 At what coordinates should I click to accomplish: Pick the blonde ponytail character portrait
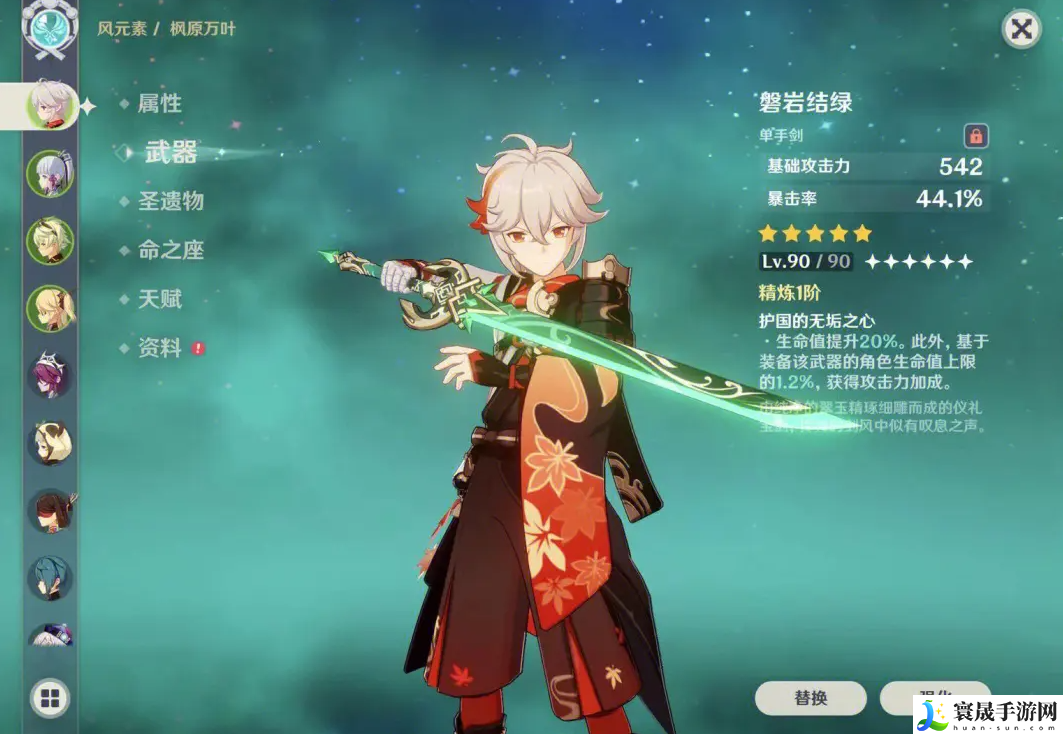(50, 308)
